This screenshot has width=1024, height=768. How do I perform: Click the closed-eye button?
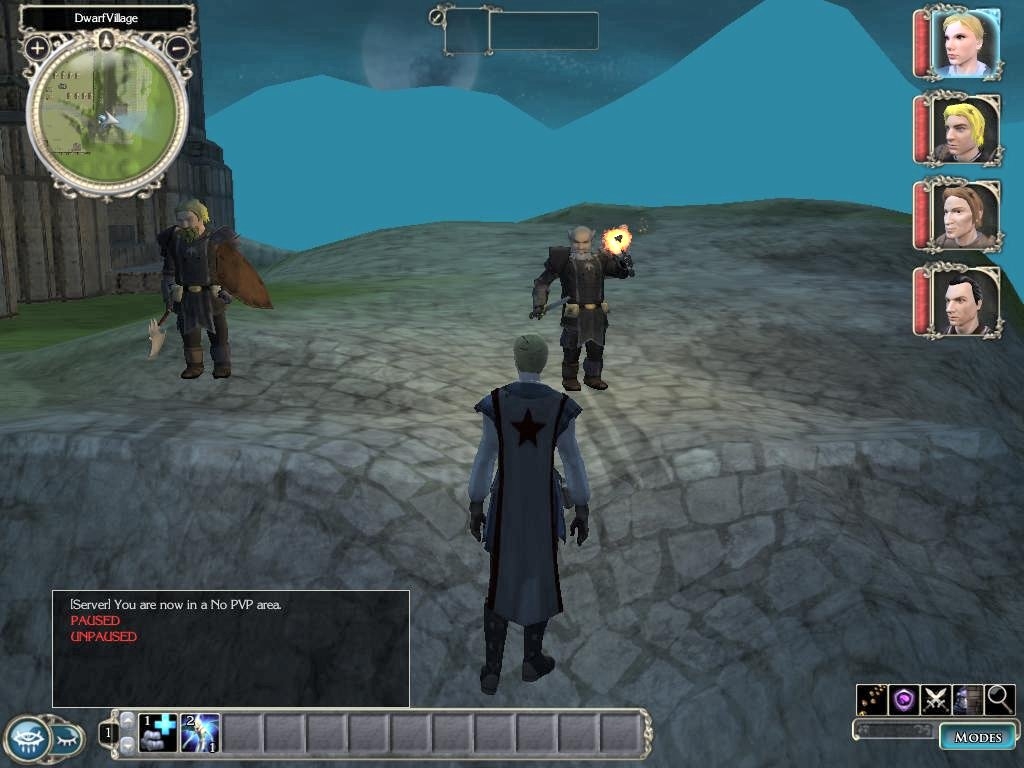coord(66,739)
